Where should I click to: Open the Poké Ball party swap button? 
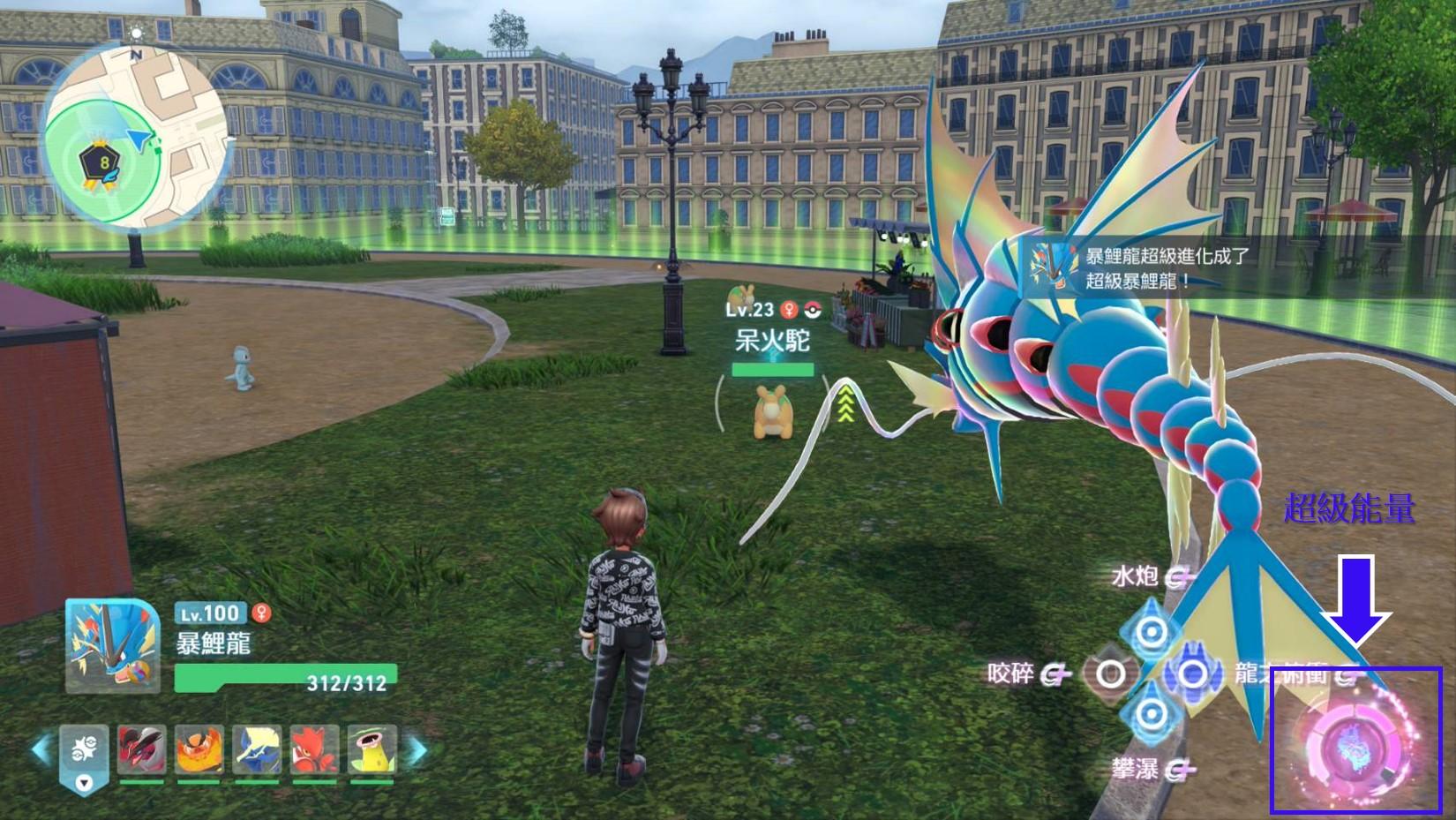(x=85, y=753)
